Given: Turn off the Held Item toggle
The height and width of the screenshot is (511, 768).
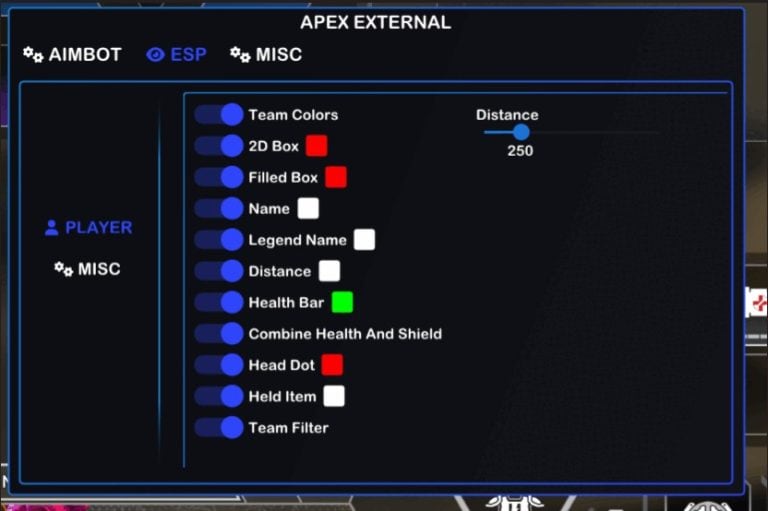Looking at the screenshot, I should [219, 396].
